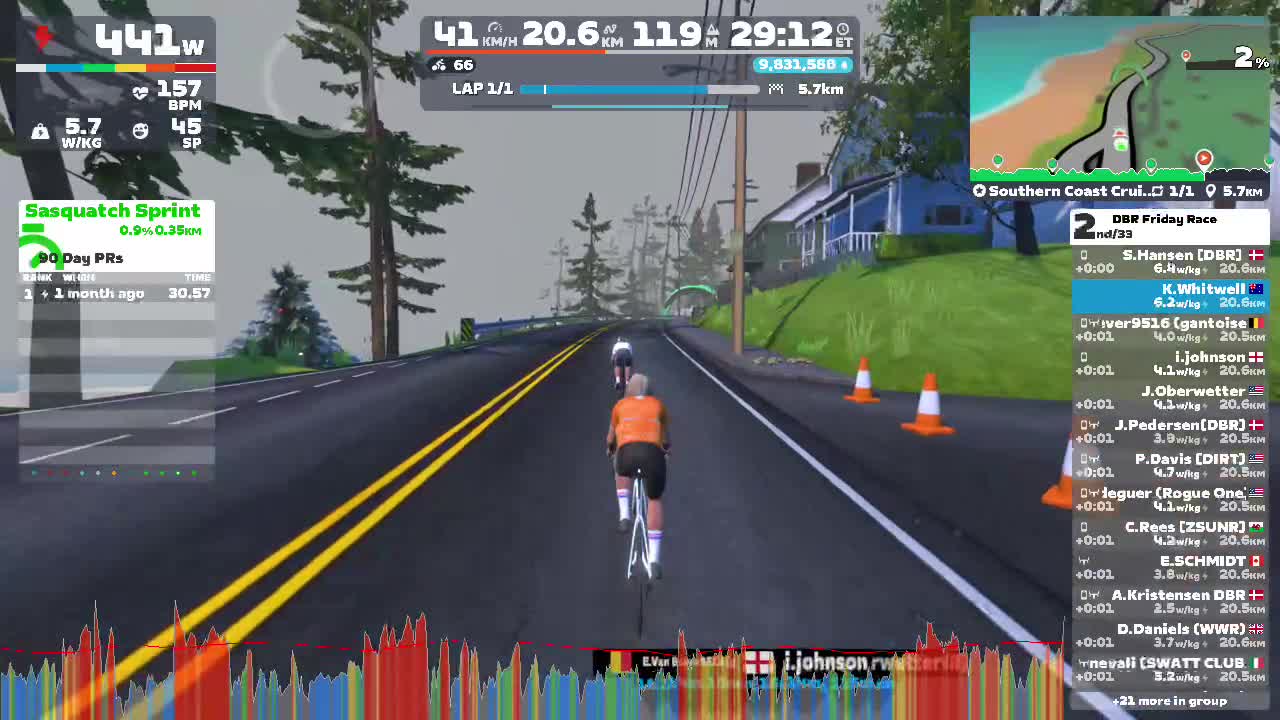Open the DBR Friday Race 2nd/33 header
Screen dimensions: 1280x720
pyautogui.click(x=1170, y=226)
